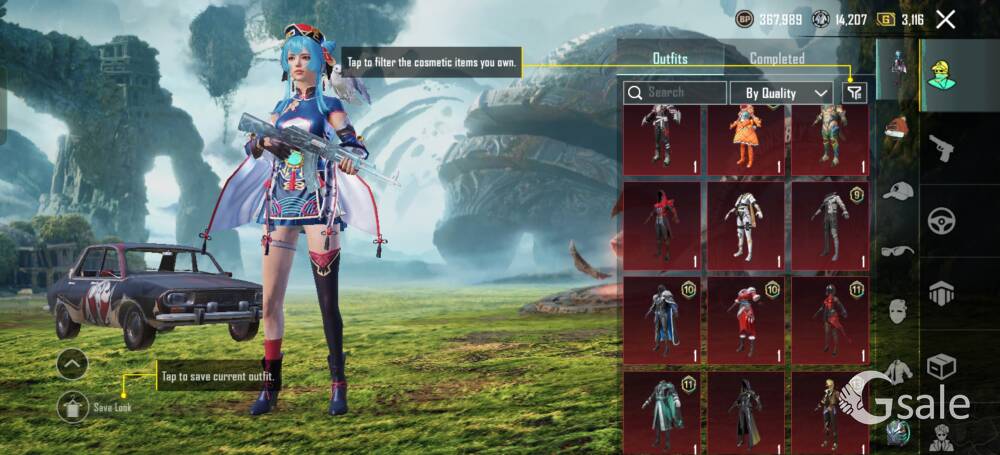The height and width of the screenshot is (455, 1000).
Task: Expand the up-arrow circle button
Action: coord(72,364)
